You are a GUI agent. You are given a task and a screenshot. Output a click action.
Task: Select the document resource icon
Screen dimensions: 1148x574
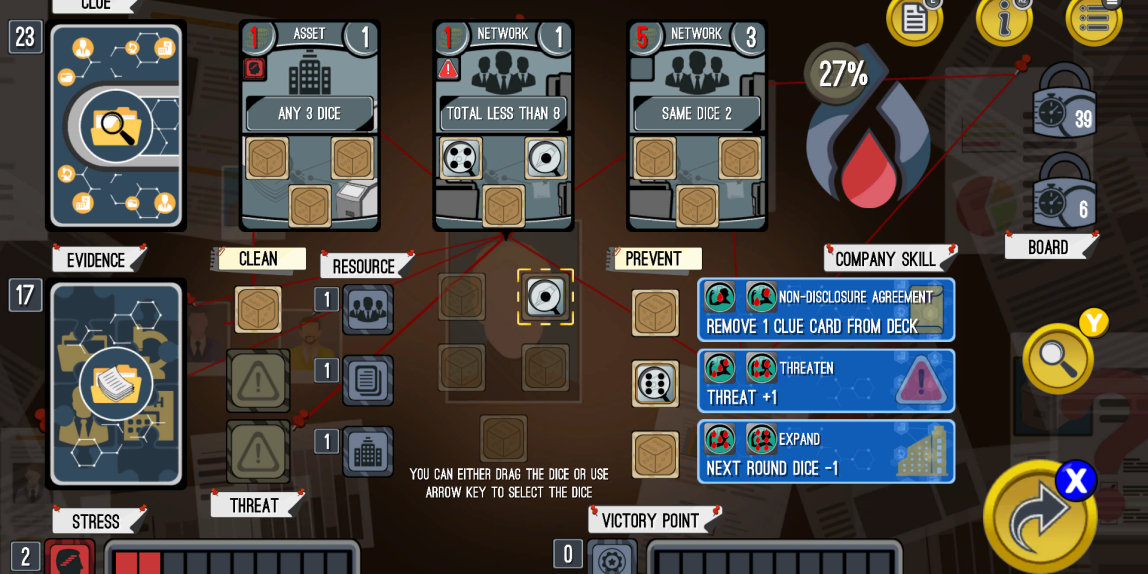click(368, 381)
